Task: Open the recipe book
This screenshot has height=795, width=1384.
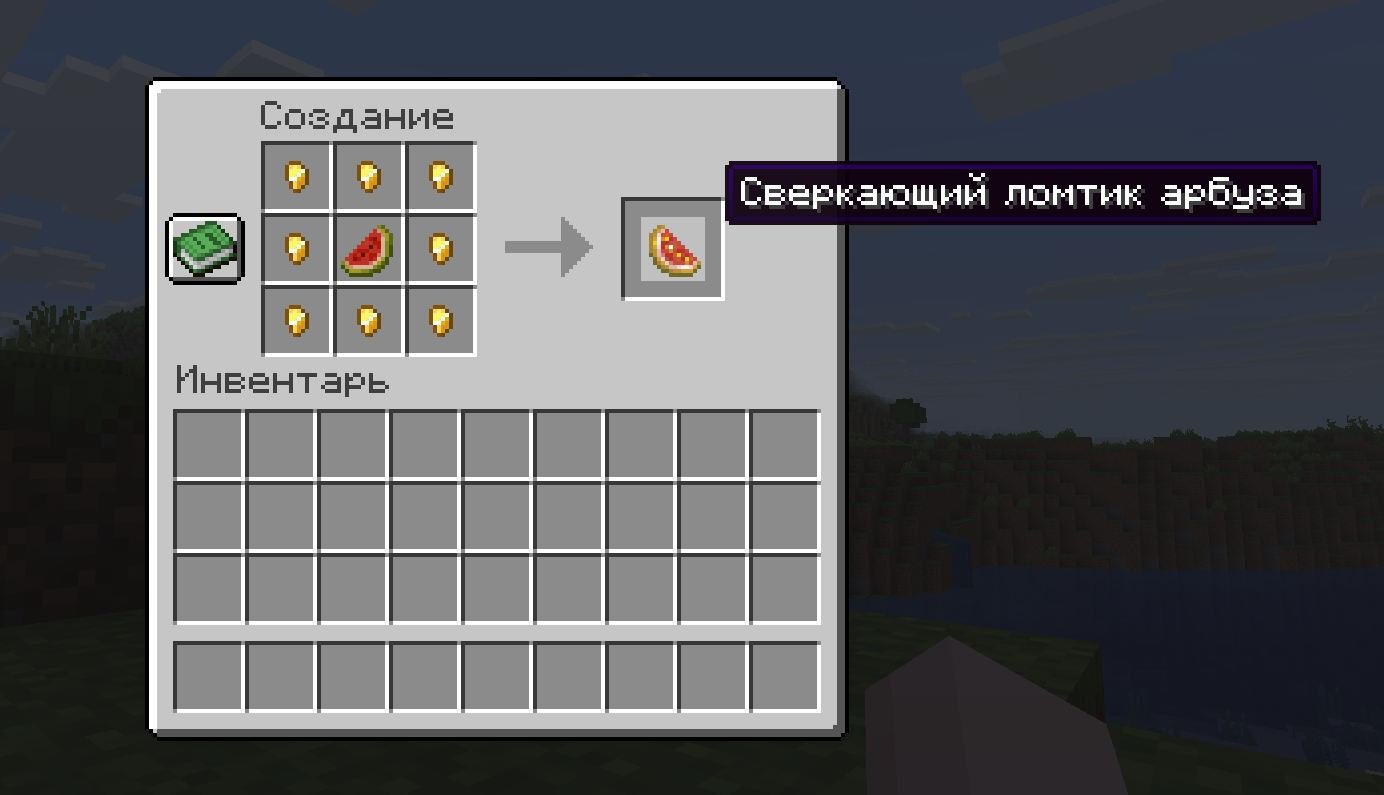Action: click(203, 248)
